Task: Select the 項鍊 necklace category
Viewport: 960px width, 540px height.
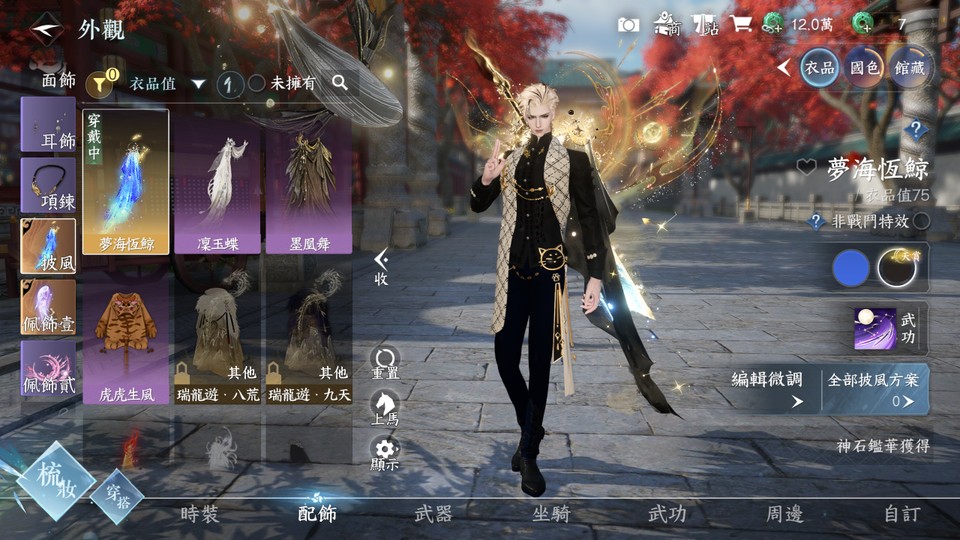Action: click(x=48, y=186)
